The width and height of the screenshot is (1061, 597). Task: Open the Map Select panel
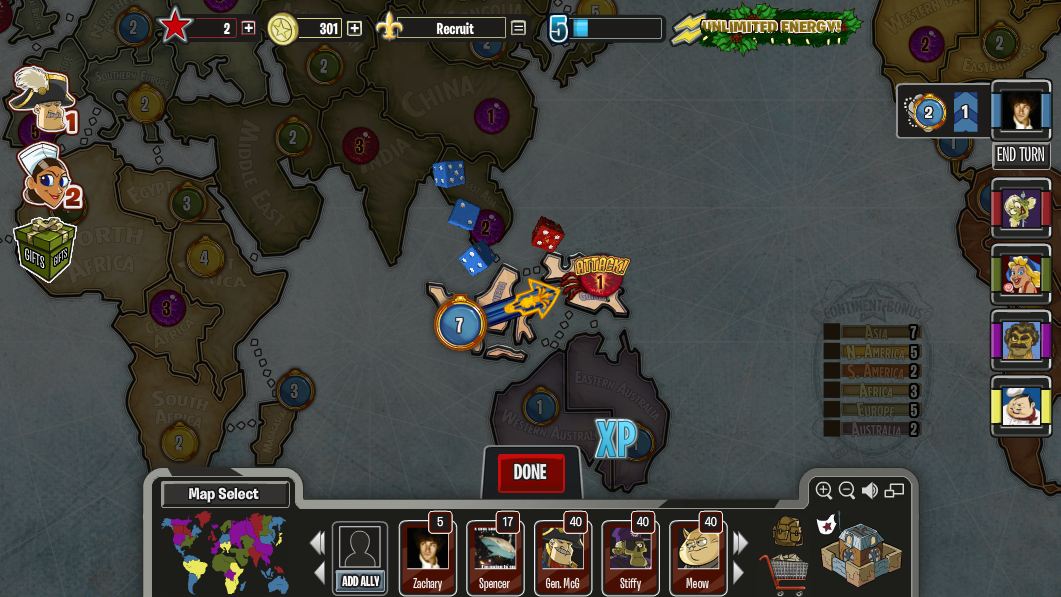click(224, 494)
